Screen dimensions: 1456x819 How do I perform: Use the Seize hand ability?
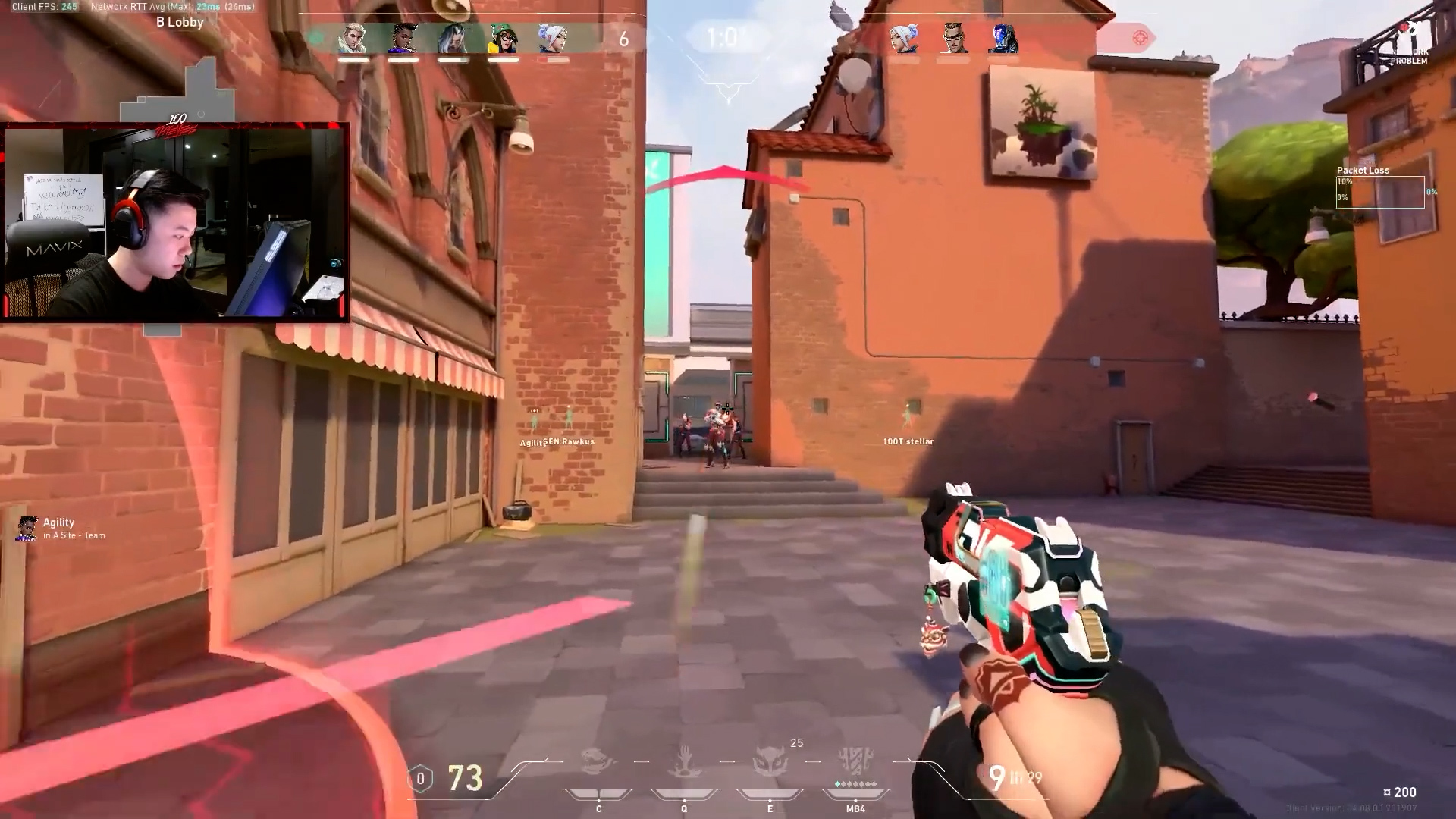pos(684,762)
